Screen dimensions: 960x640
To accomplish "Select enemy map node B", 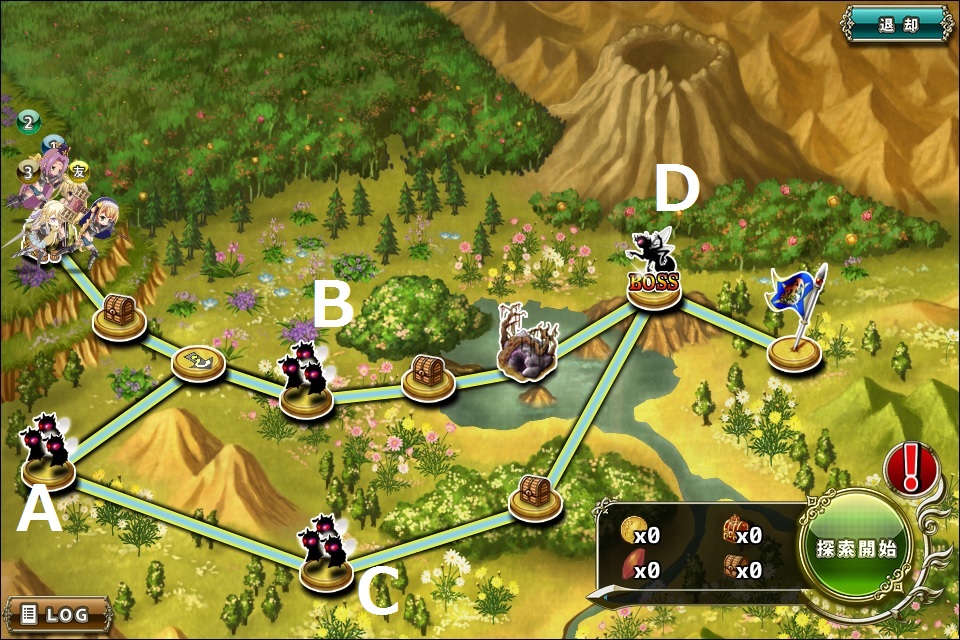I will [x=306, y=387].
